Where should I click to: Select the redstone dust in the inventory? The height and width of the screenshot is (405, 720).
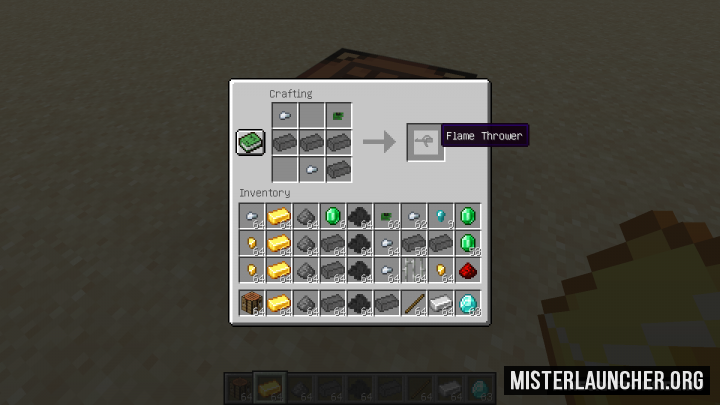pyautogui.click(x=467, y=270)
